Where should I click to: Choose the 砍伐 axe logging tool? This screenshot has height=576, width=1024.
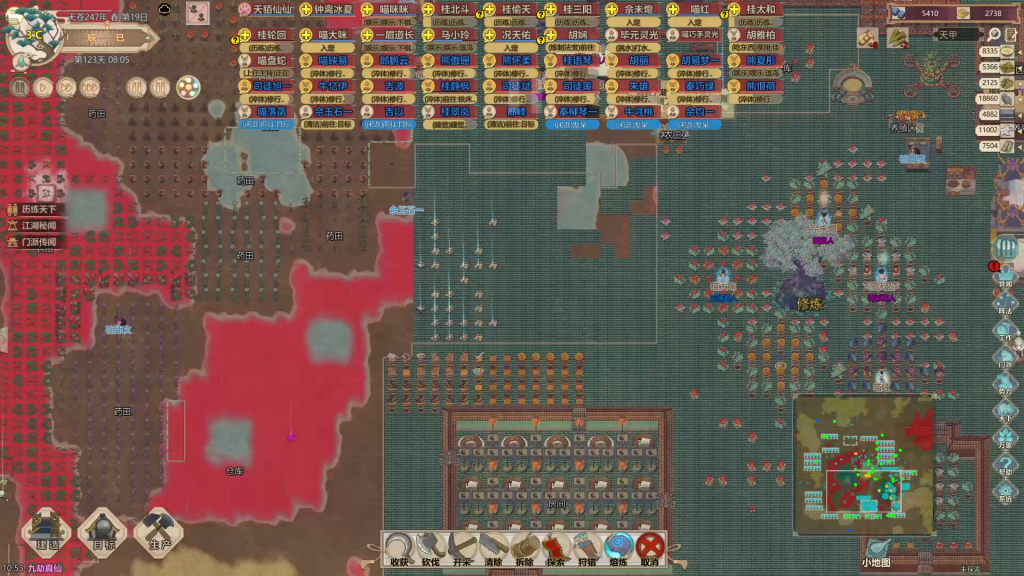pyautogui.click(x=431, y=549)
